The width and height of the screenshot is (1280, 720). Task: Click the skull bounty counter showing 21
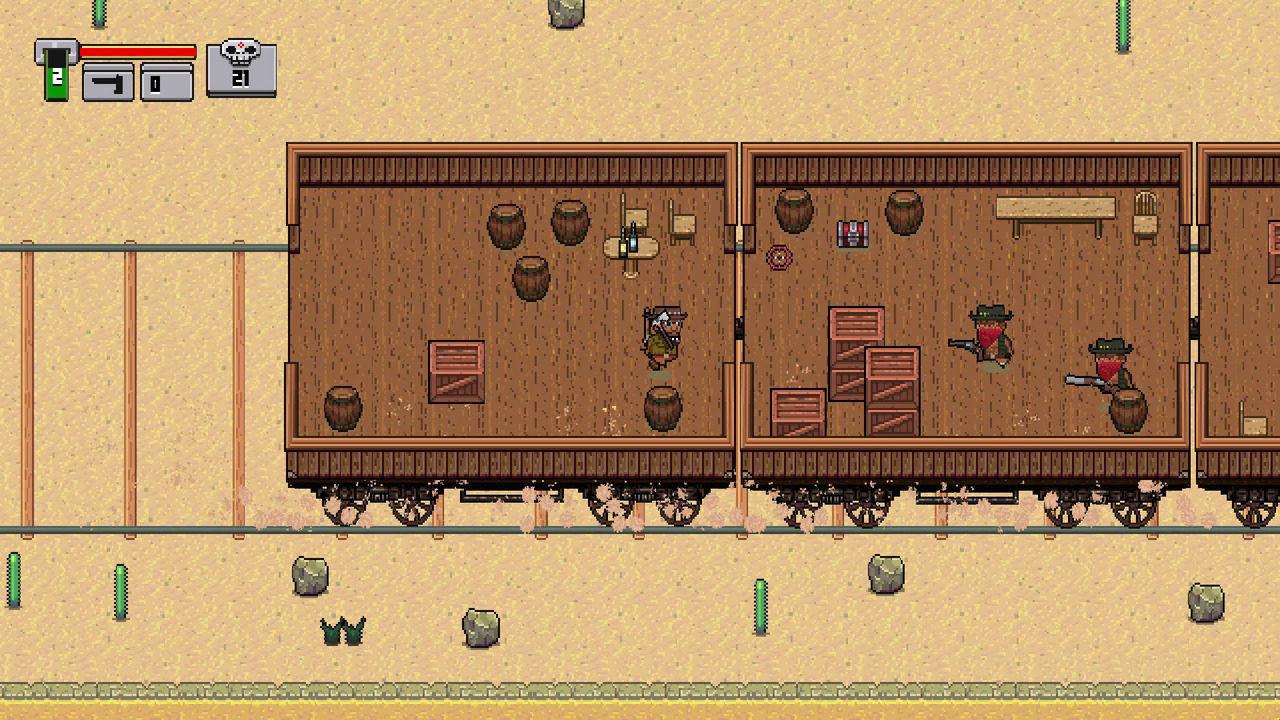(241, 68)
